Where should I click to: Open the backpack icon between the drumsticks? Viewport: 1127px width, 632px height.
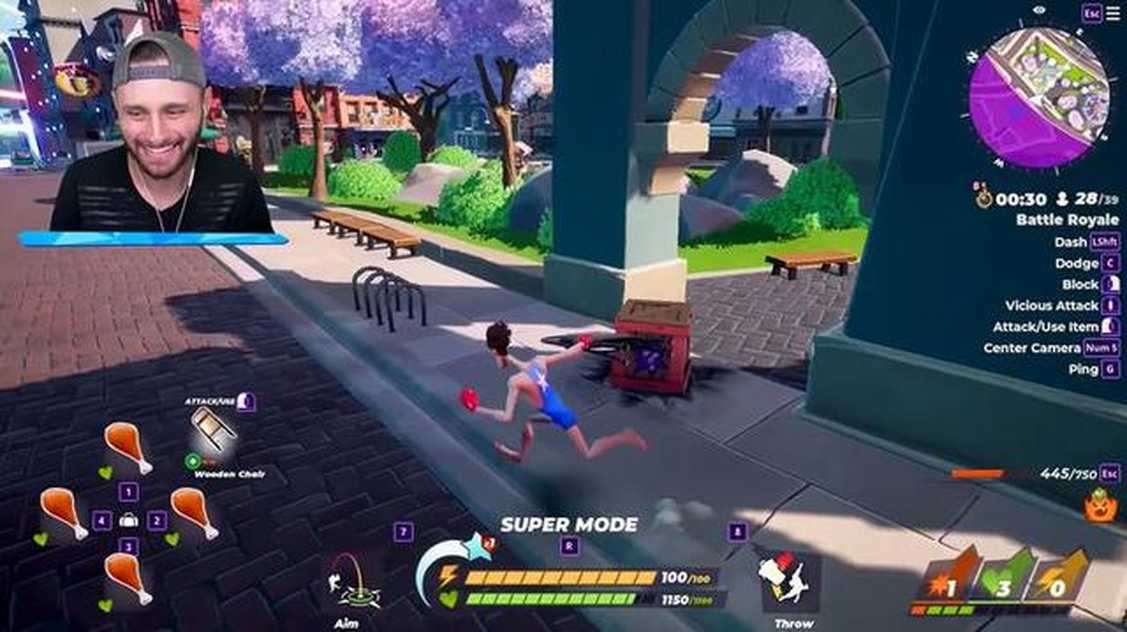(128, 520)
